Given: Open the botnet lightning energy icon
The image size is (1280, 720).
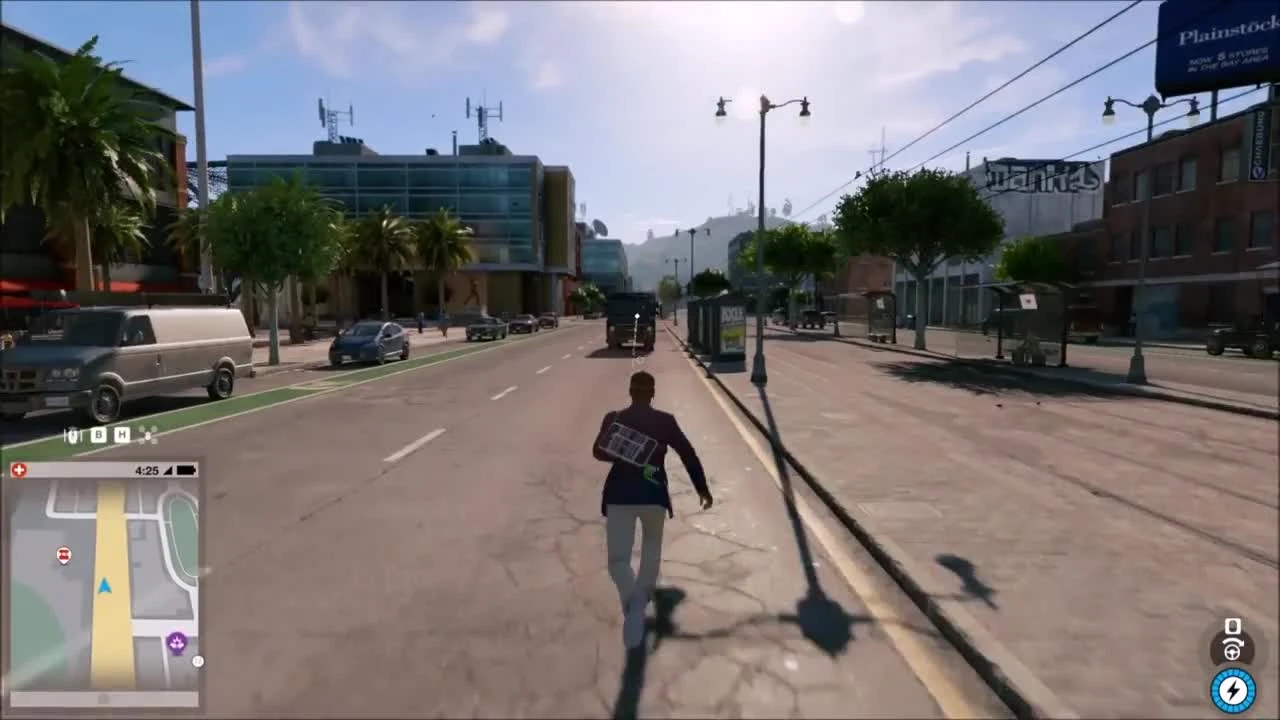Looking at the screenshot, I should pos(1233,689).
